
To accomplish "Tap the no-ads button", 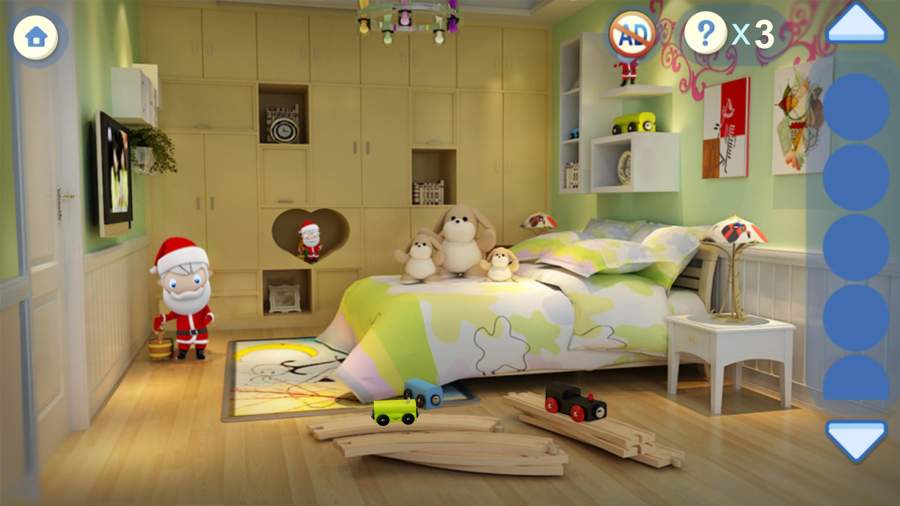I will [632, 35].
